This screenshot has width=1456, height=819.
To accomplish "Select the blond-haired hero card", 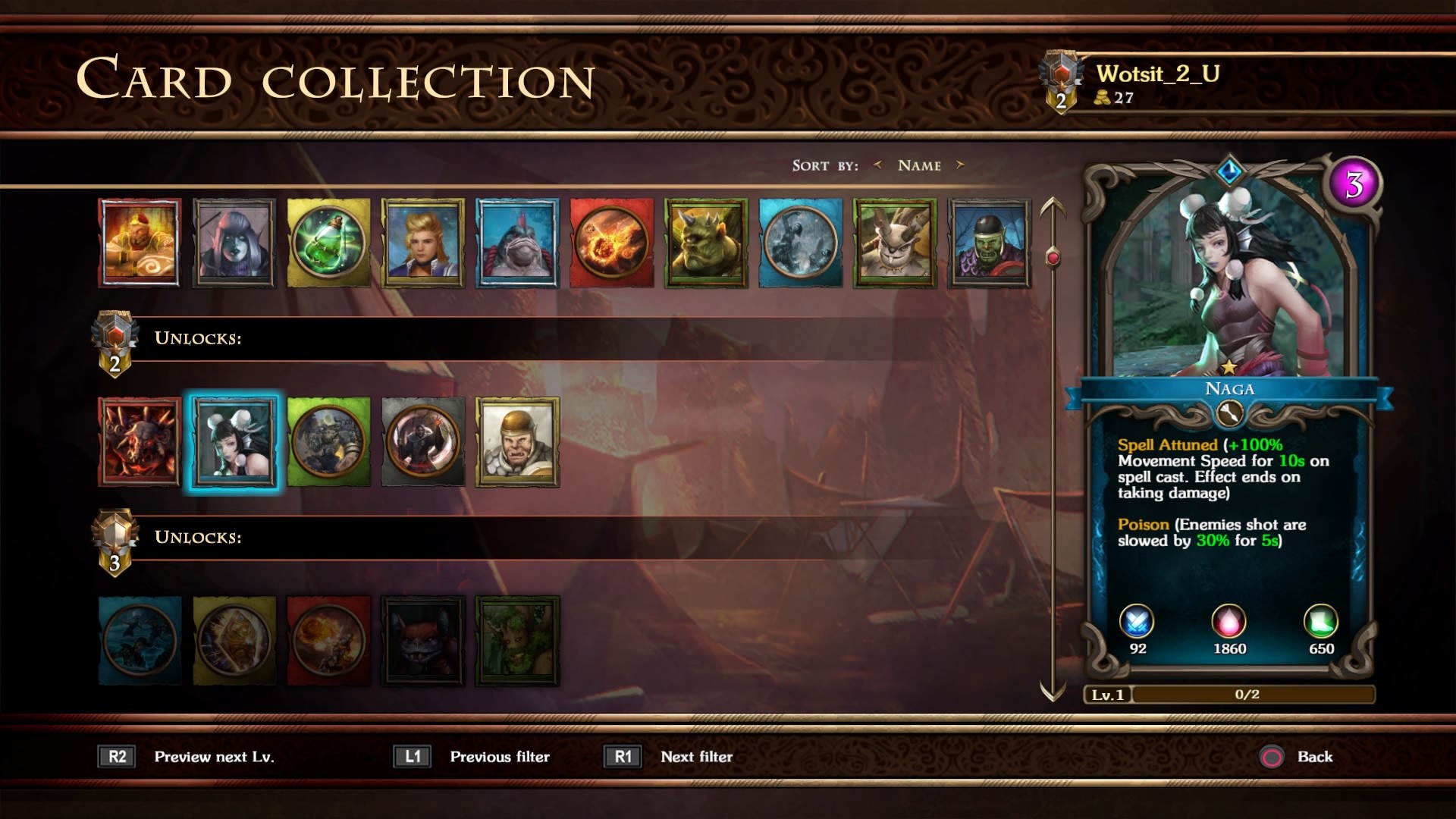I will pyautogui.click(x=423, y=243).
